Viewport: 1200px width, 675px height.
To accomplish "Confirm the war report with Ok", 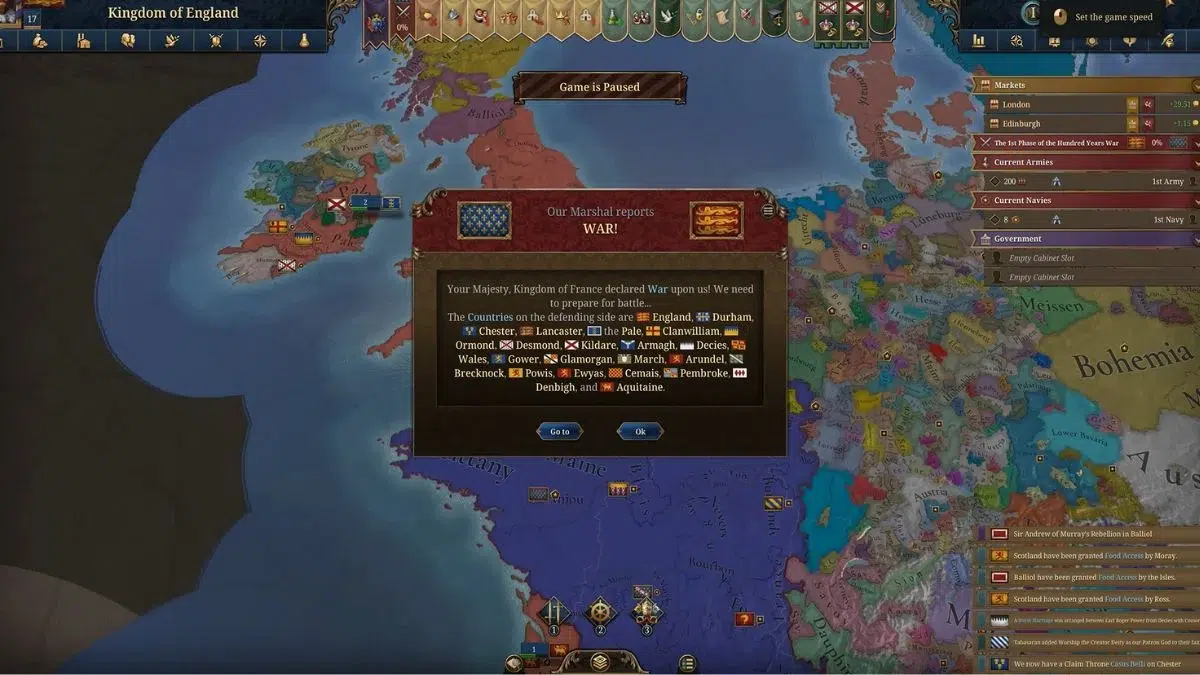I will [640, 431].
